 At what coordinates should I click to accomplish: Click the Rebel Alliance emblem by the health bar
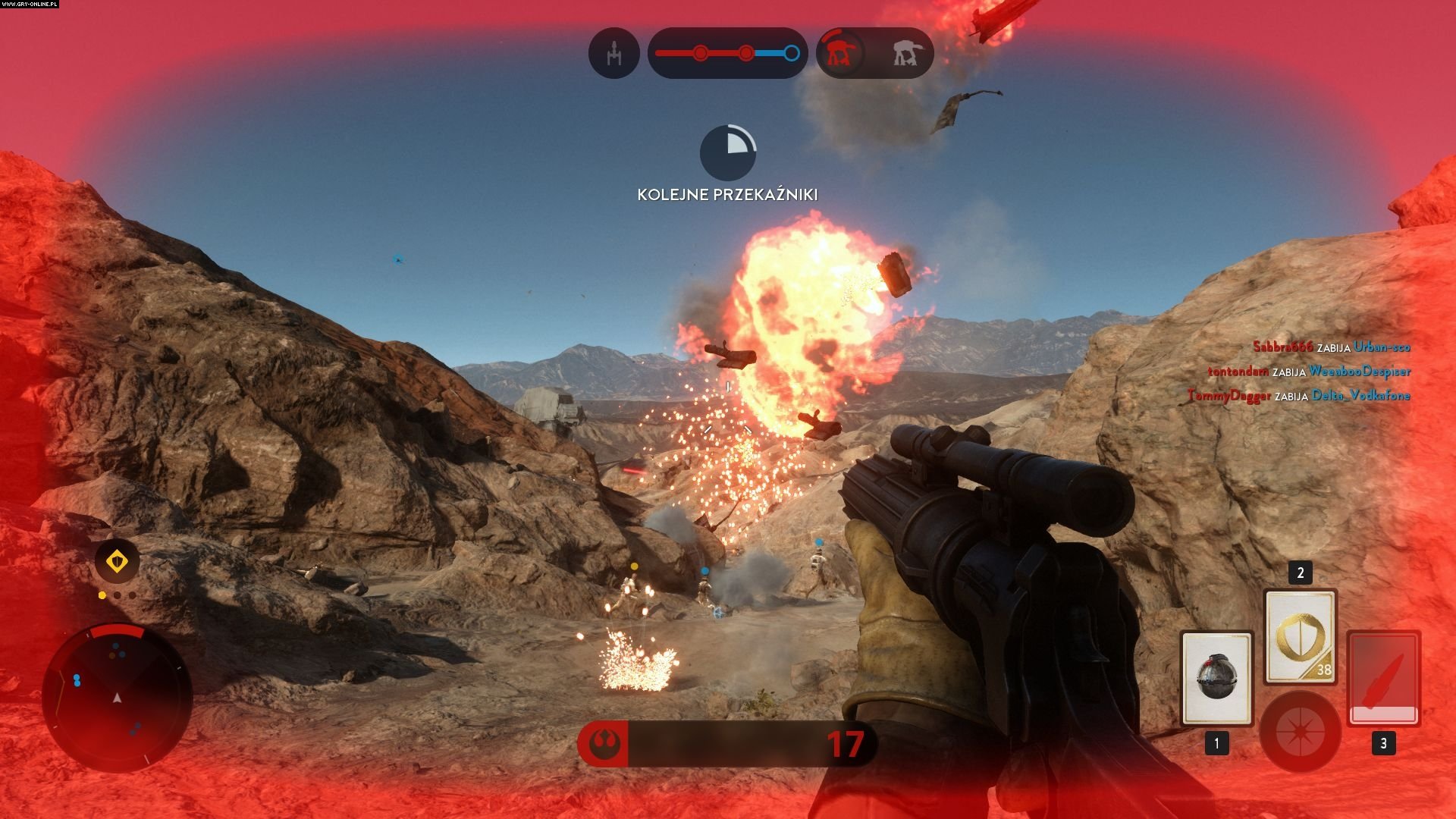(x=604, y=744)
